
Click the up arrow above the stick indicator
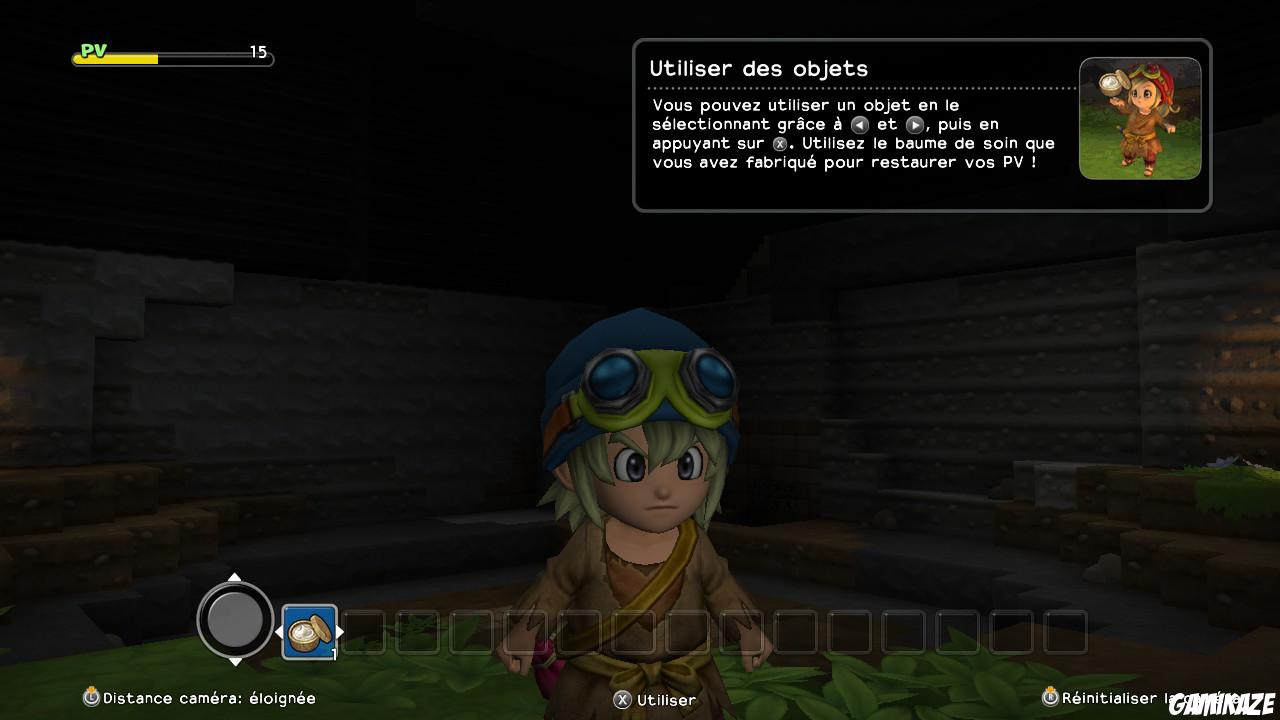[x=235, y=575]
